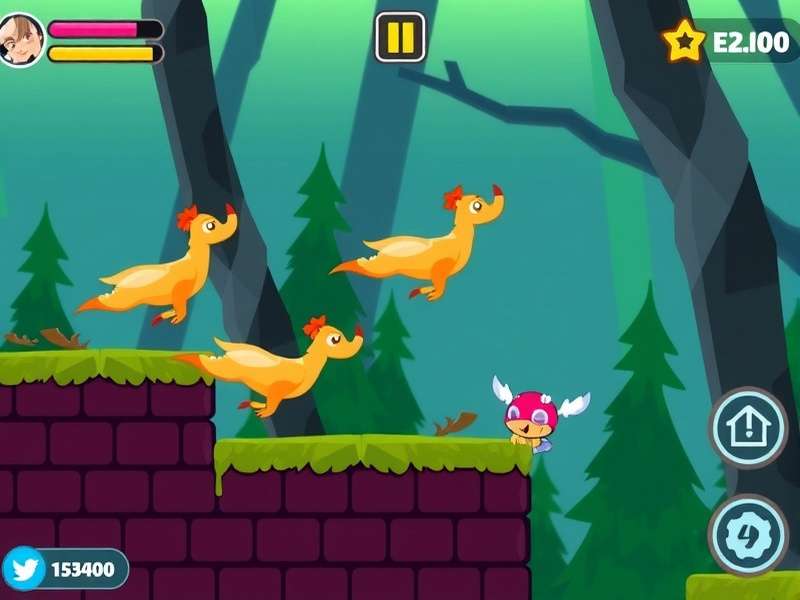Image resolution: width=800 pixels, height=600 pixels.
Task: Select the gold star score icon
Action: [684, 41]
